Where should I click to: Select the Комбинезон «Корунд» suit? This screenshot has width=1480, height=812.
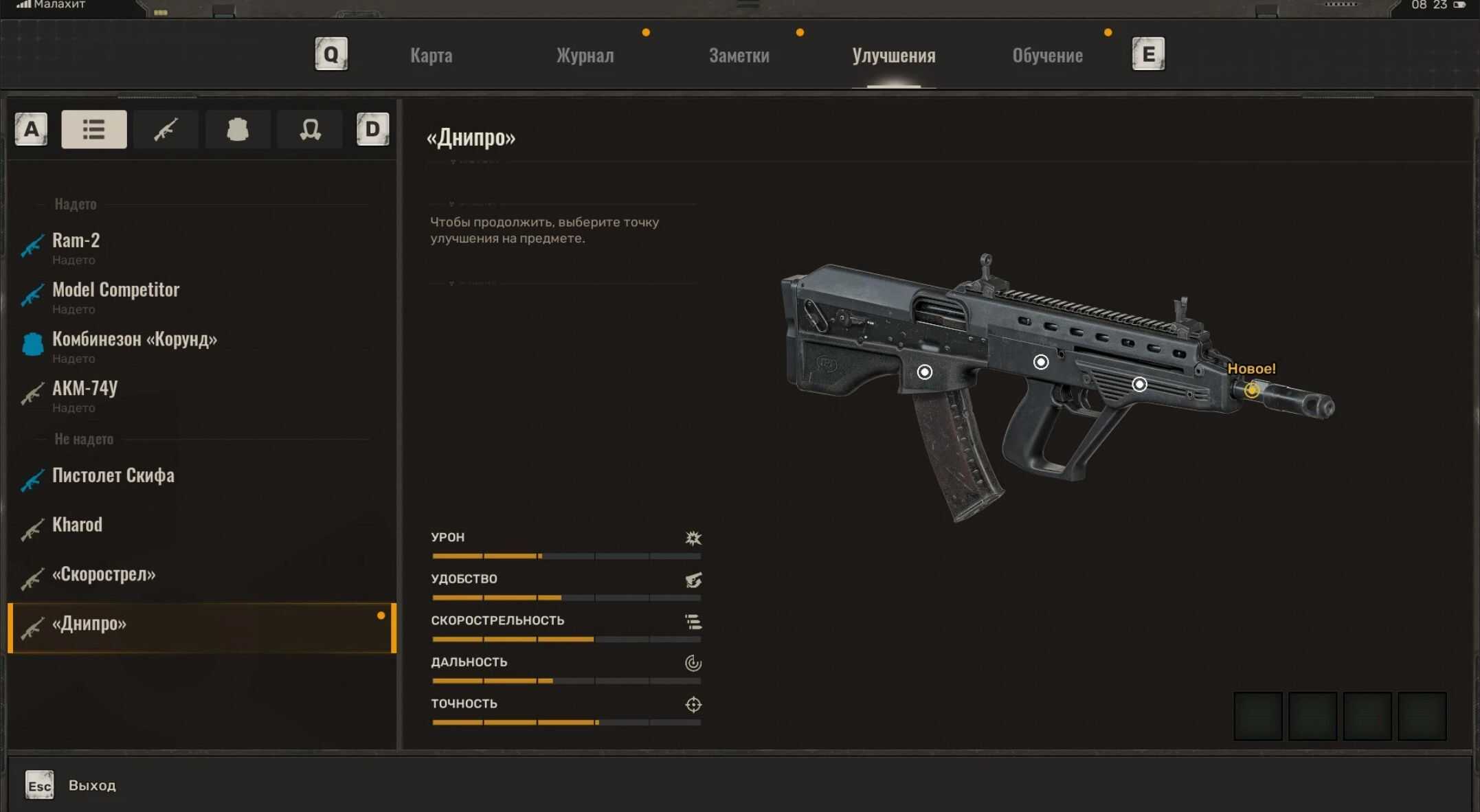tap(135, 340)
